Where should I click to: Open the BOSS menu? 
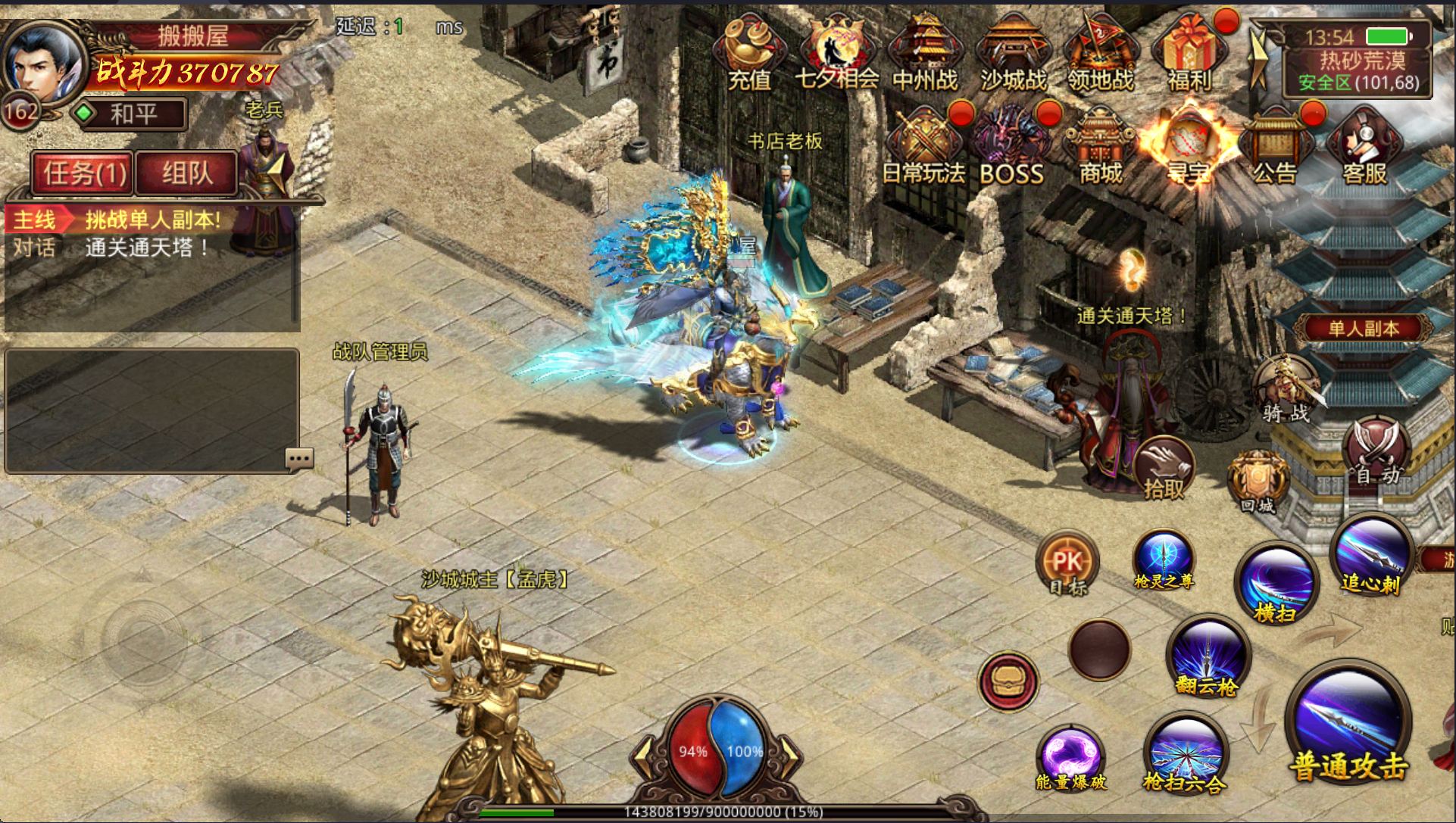coord(1011,148)
